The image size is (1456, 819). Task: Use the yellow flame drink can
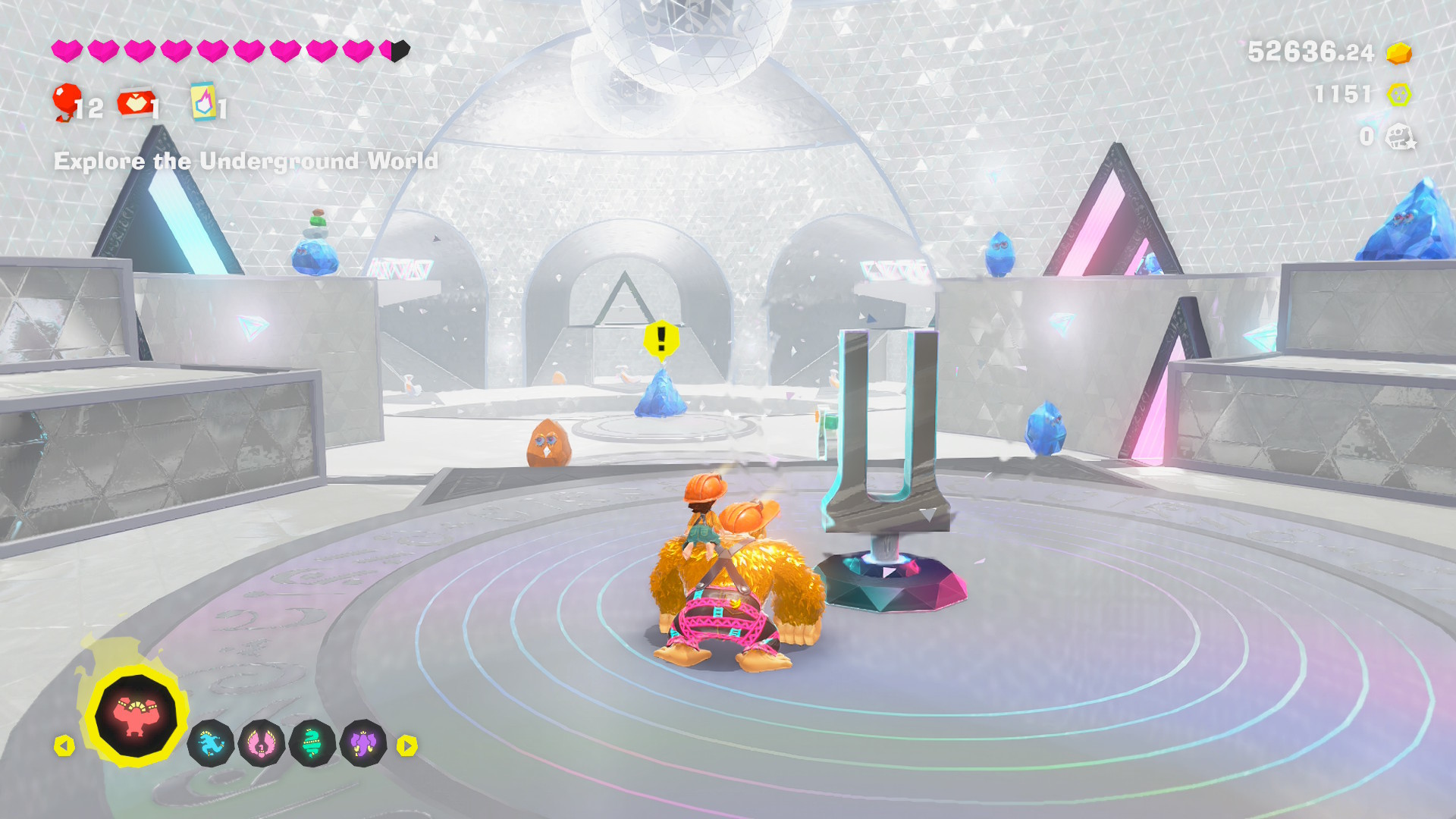203,102
